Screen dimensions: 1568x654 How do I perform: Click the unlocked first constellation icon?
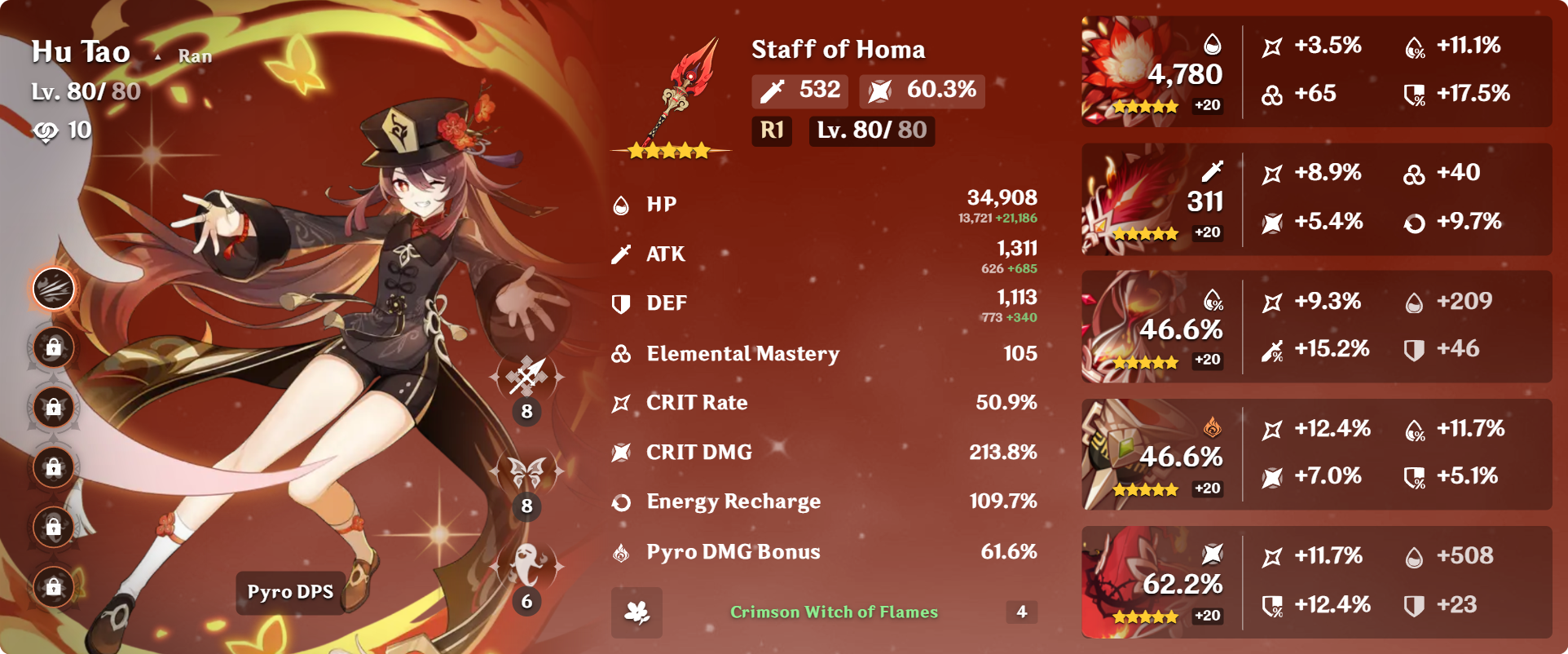pos(54,289)
